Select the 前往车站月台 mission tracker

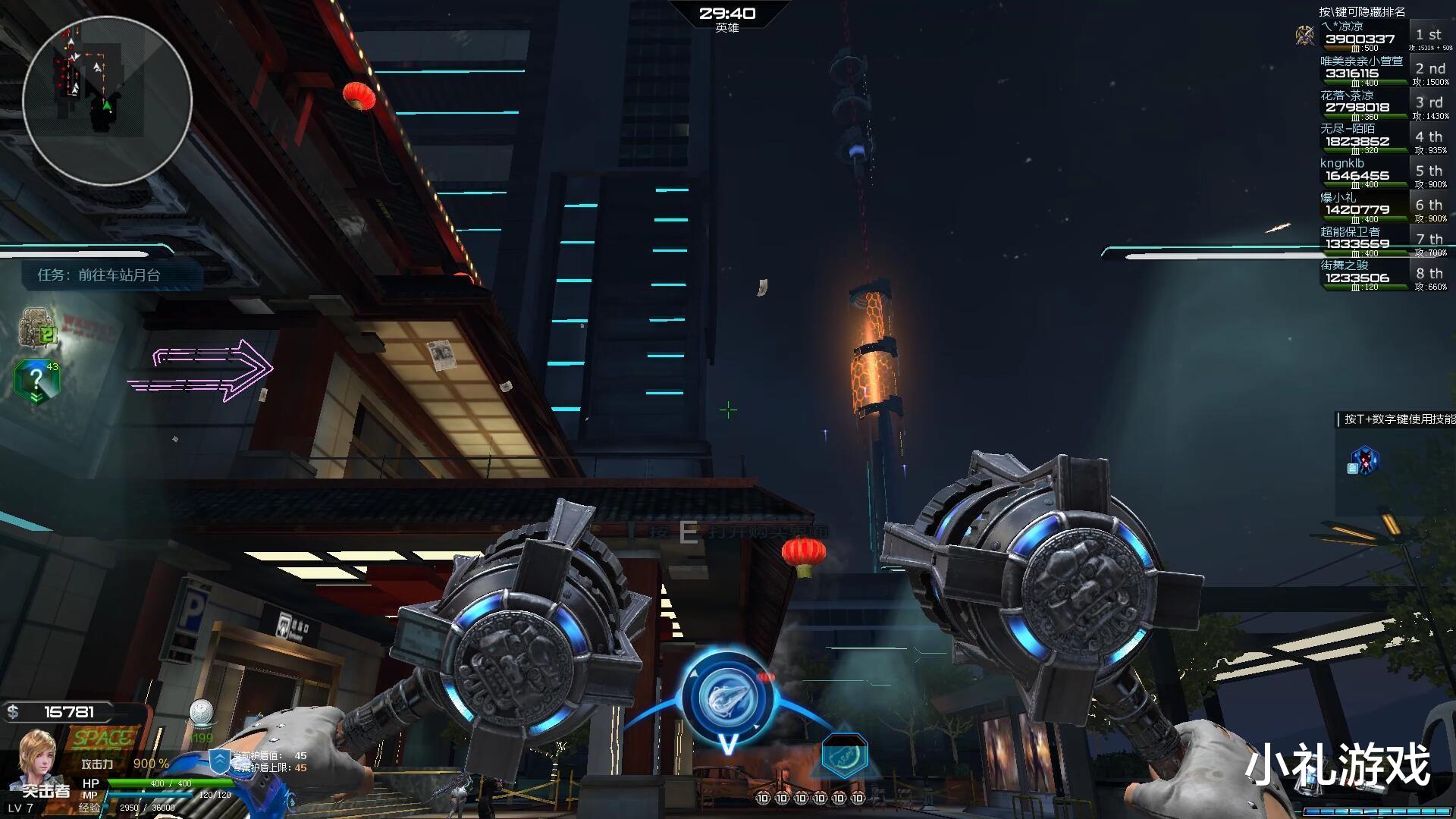99,275
